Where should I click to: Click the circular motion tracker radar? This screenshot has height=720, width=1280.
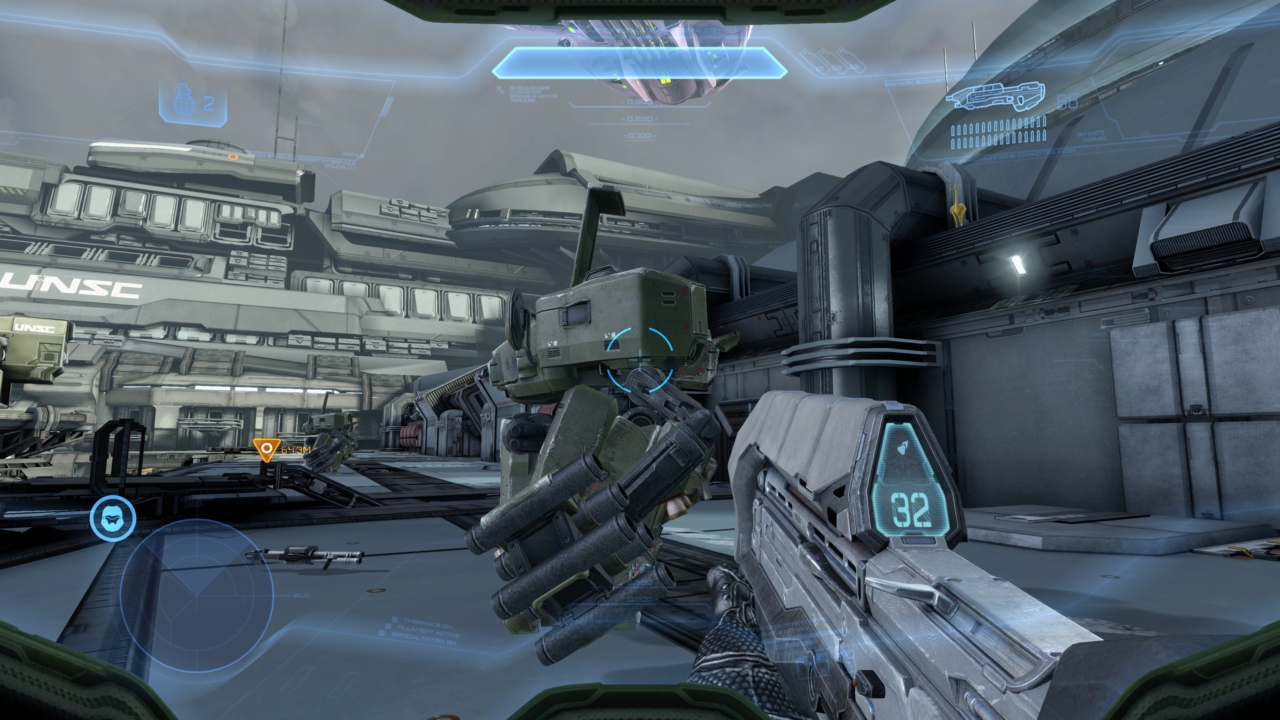(196, 595)
